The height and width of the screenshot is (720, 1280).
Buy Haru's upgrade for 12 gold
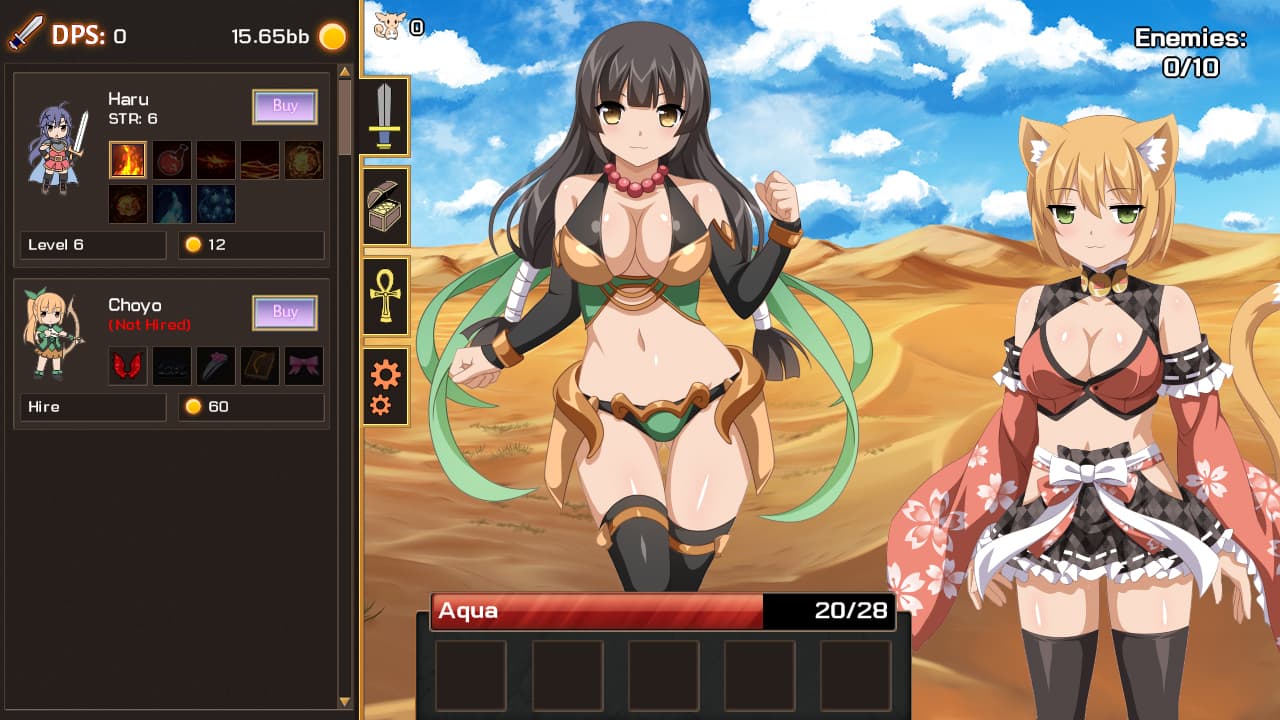click(284, 106)
